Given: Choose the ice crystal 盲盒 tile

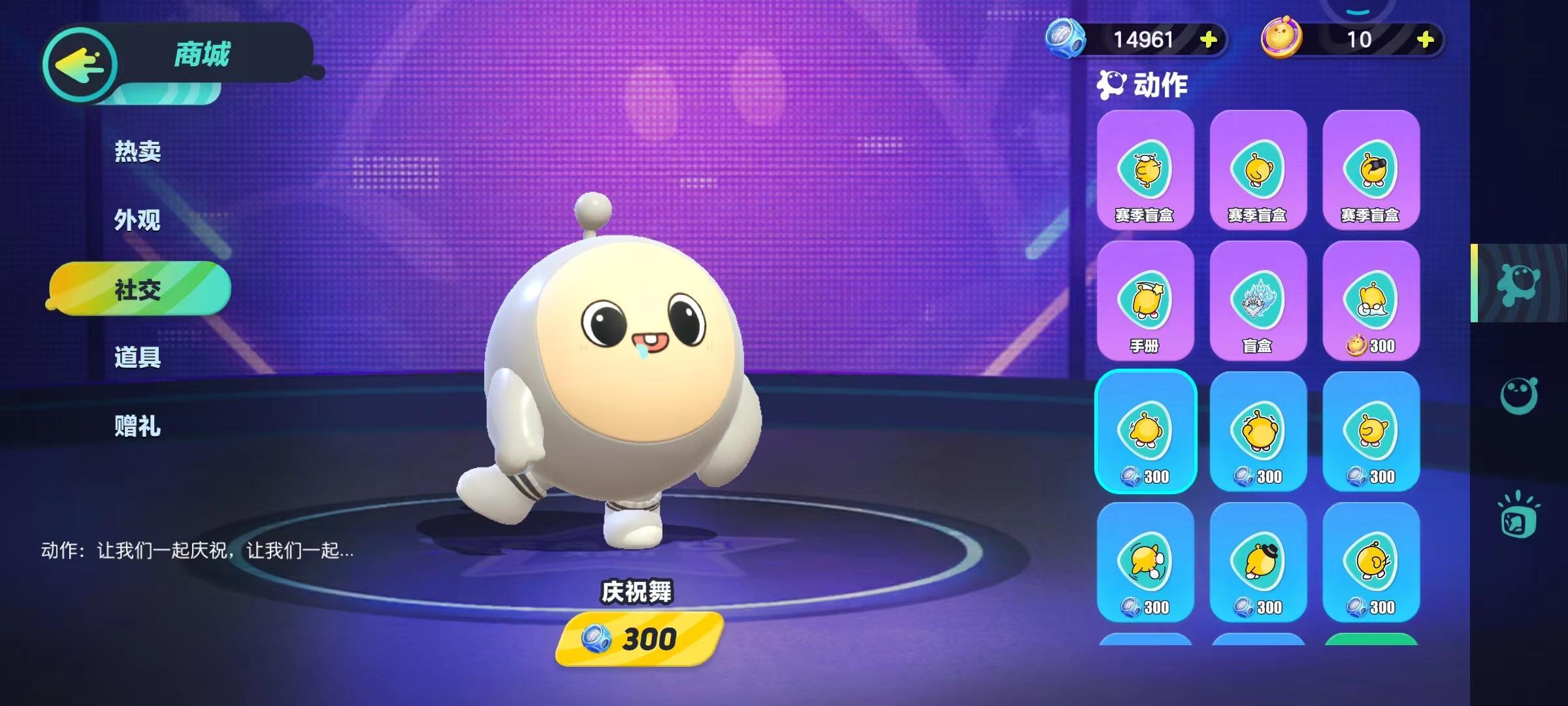Looking at the screenshot, I should [x=1258, y=301].
